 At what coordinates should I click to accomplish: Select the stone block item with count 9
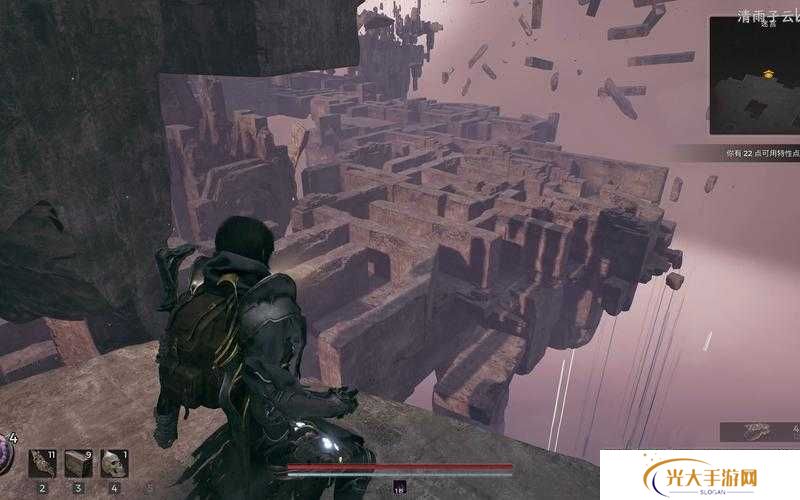pos(78,463)
